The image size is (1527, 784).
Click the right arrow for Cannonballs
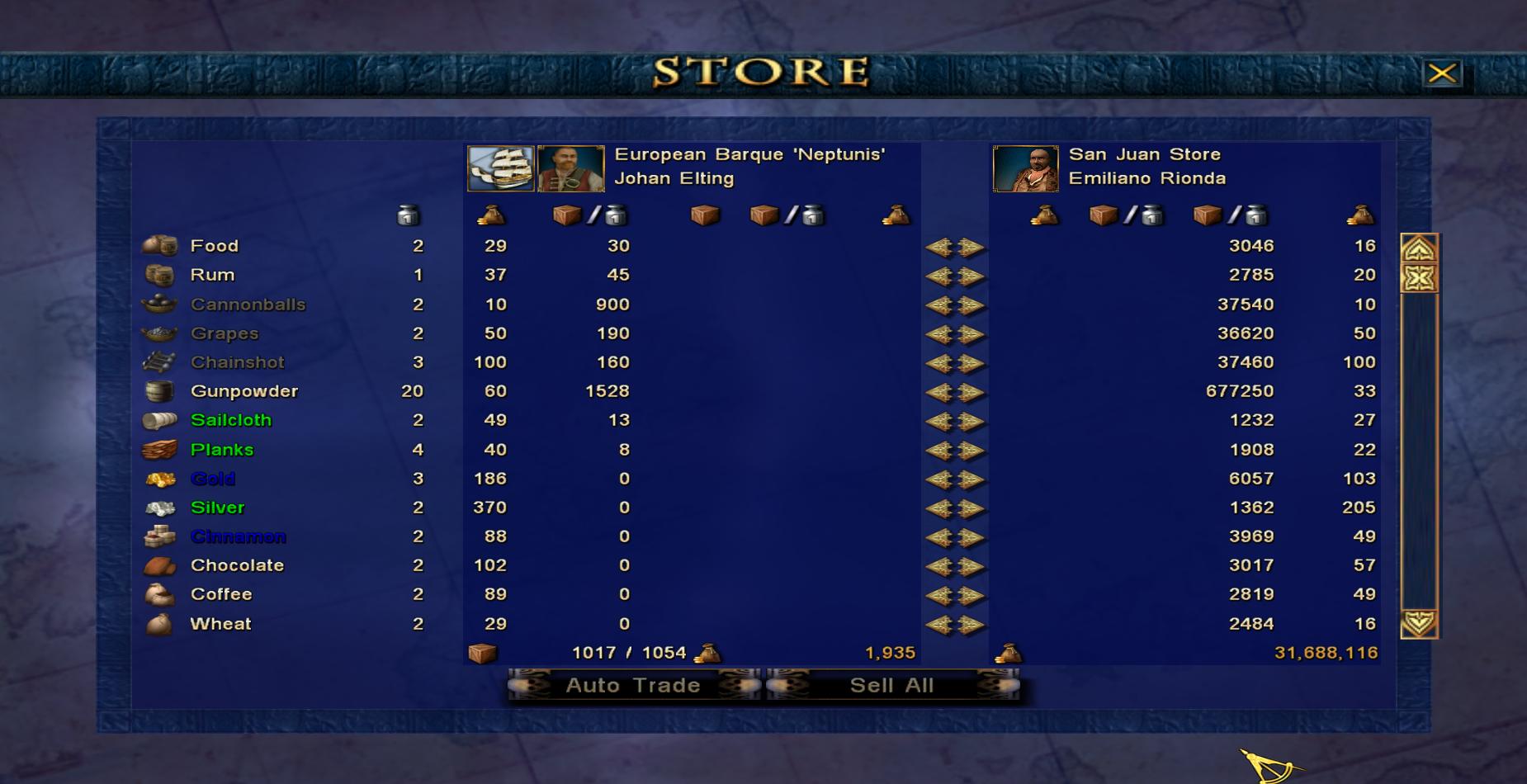(972, 305)
